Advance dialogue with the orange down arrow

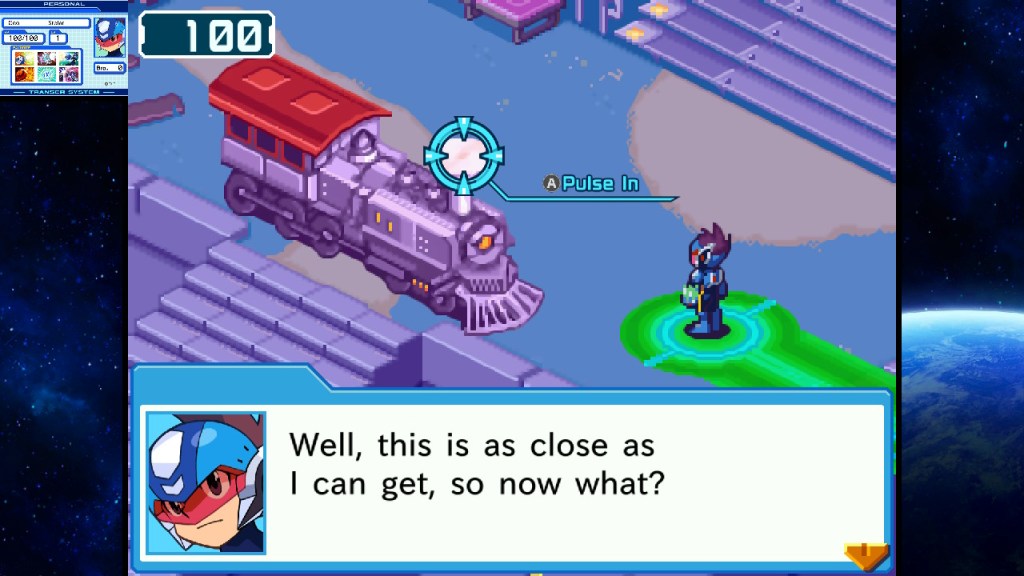(866, 554)
